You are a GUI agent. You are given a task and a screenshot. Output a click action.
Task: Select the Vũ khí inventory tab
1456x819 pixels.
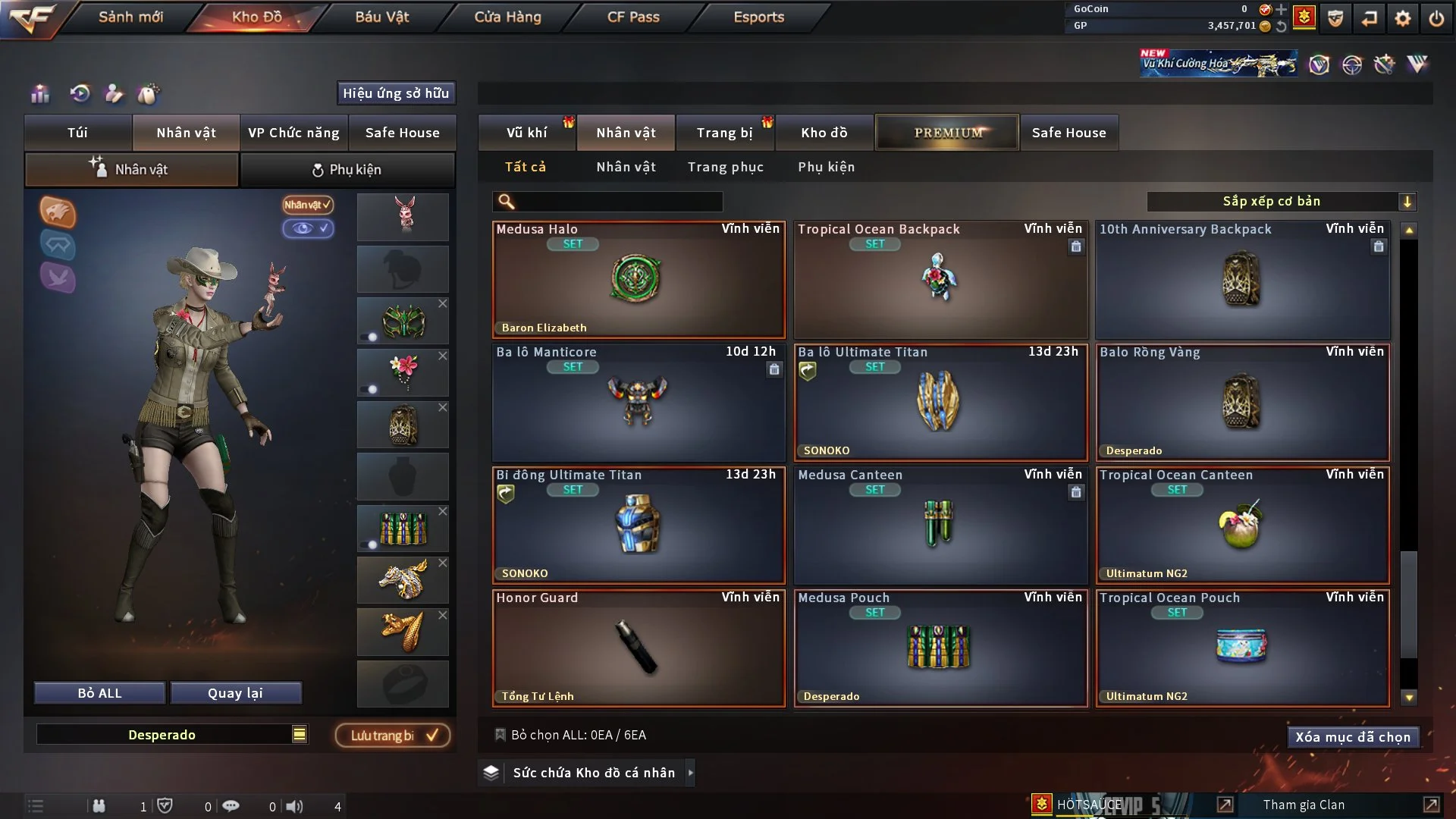tap(526, 133)
